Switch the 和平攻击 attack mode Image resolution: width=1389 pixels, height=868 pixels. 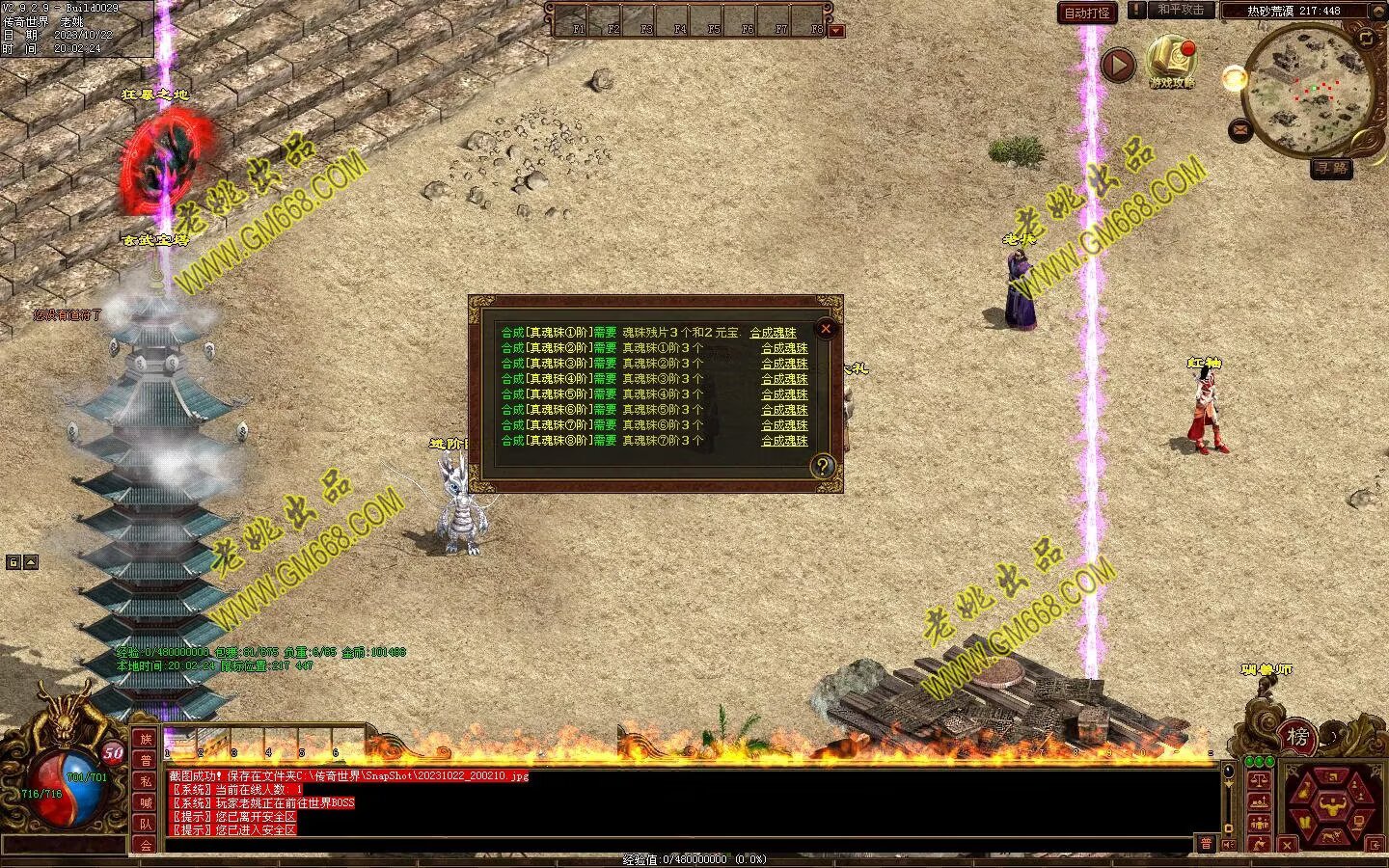pos(1180,10)
